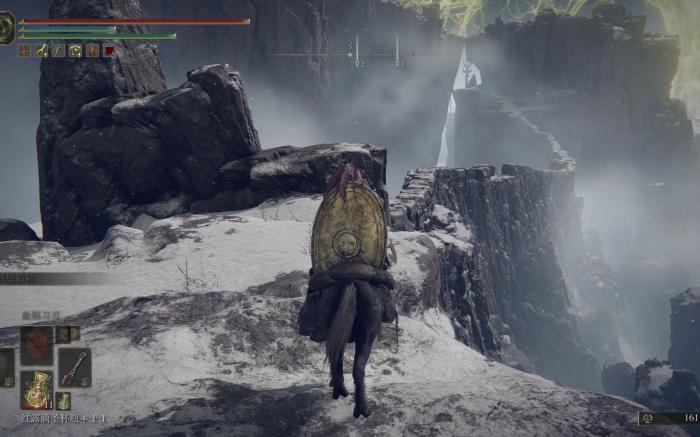This screenshot has width=700, height=437.
Task: Click the round emblem beside the health bar
Action: pos(7,28)
